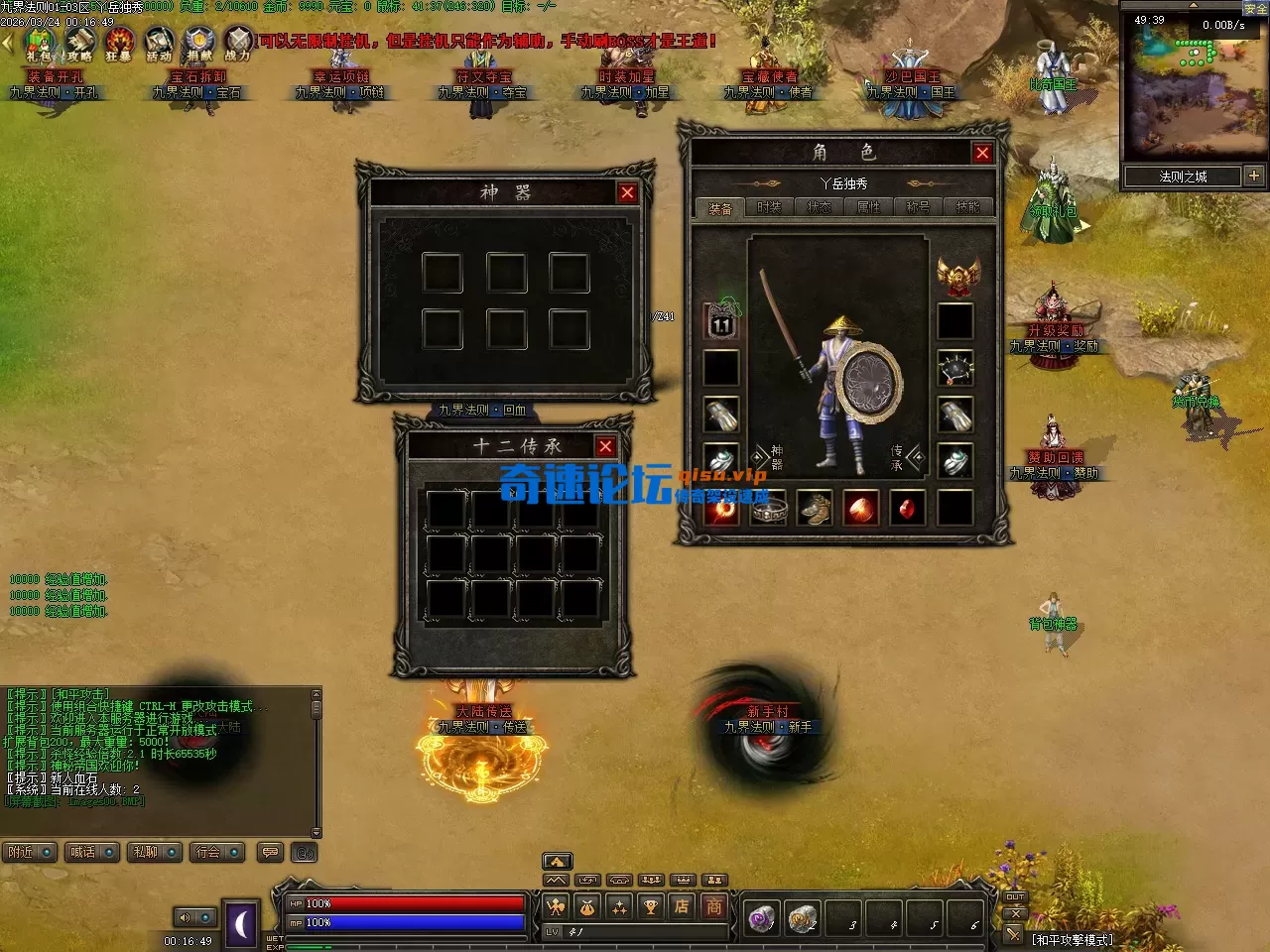Open the 捐献 donation icon
The image size is (1270, 952).
click(x=199, y=44)
